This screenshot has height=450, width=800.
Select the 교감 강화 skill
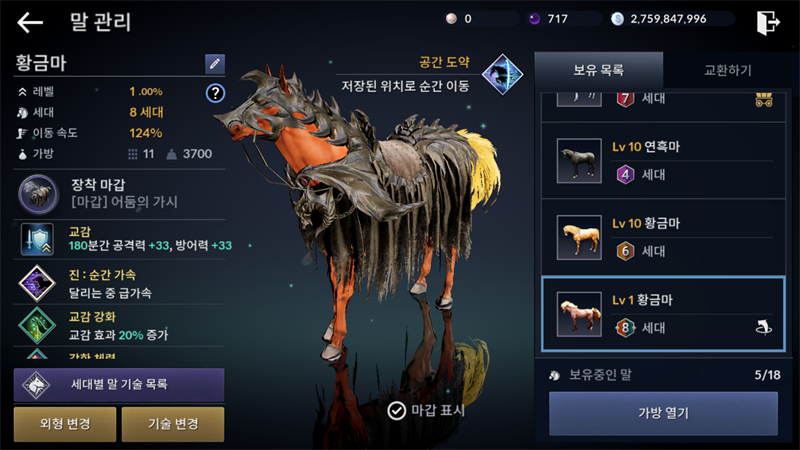(x=119, y=326)
